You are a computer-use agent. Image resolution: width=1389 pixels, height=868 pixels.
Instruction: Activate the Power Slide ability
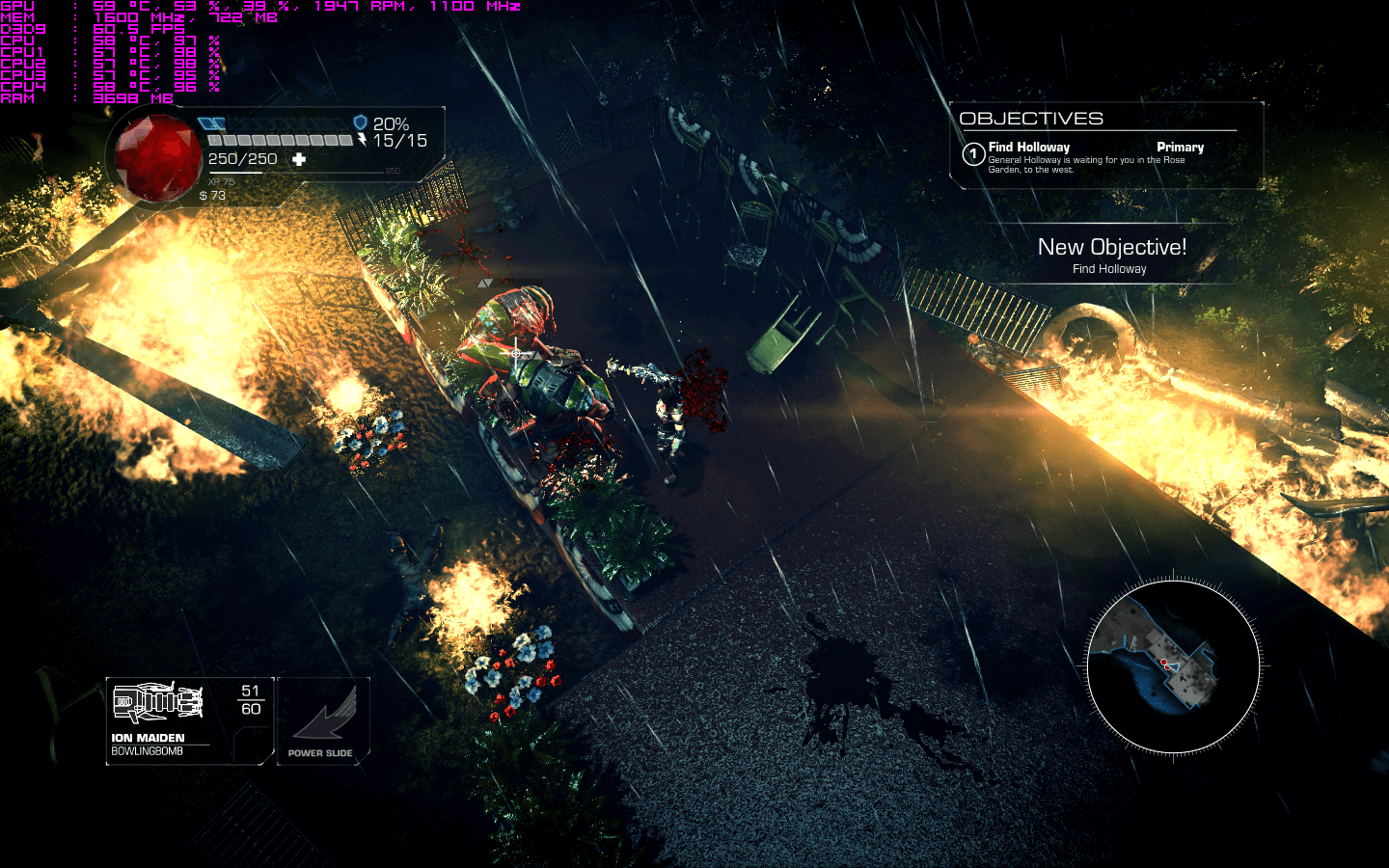click(322, 720)
